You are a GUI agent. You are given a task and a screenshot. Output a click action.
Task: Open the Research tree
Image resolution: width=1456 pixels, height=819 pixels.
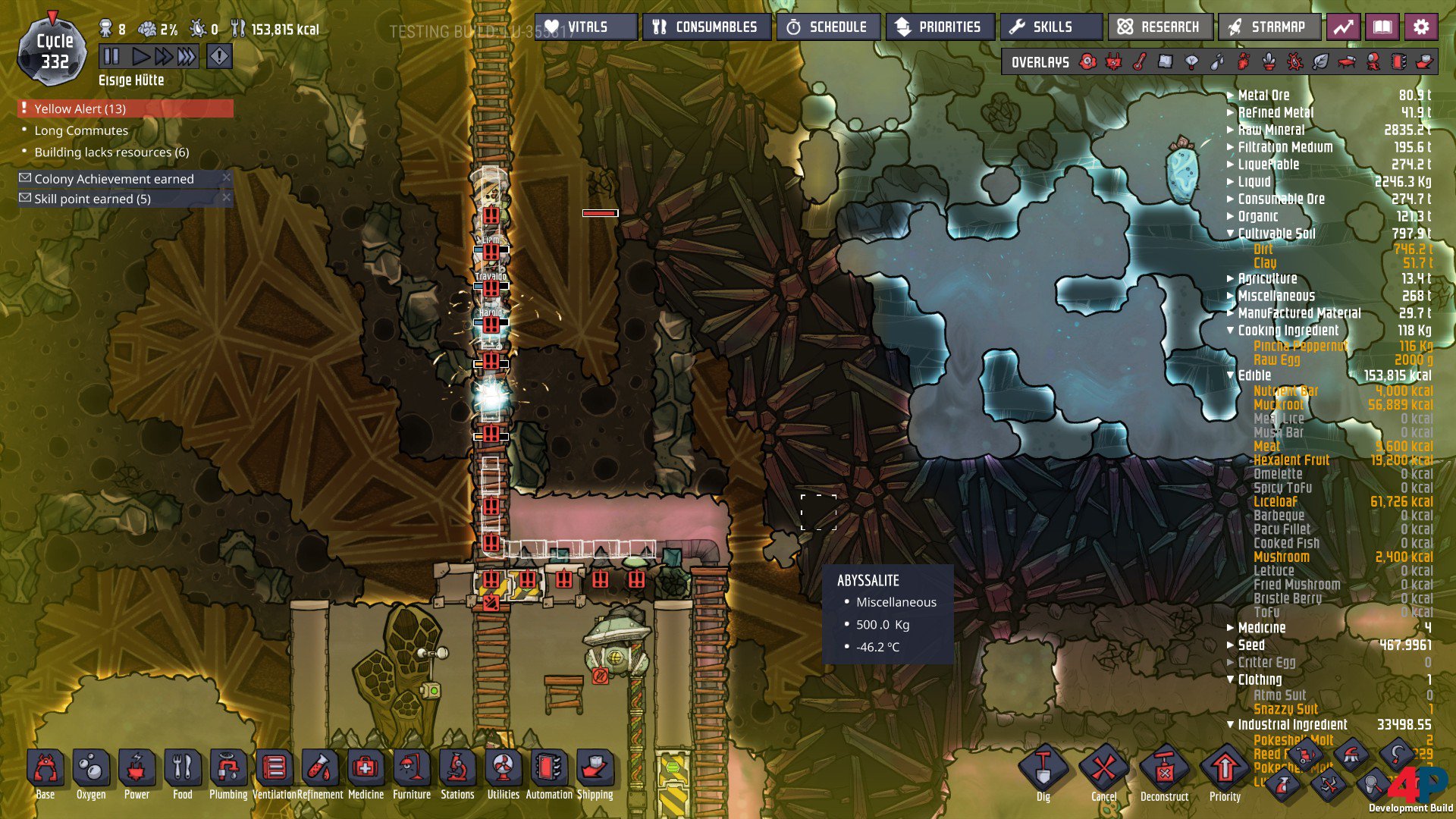point(1159,27)
